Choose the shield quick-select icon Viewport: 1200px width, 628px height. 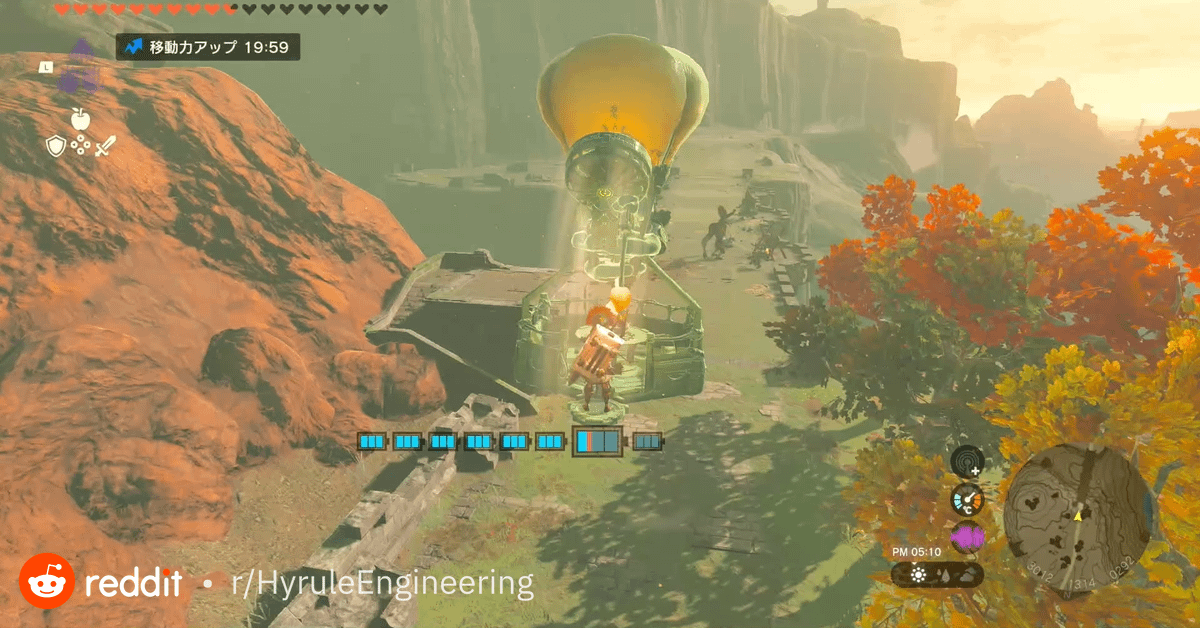[x=56, y=146]
